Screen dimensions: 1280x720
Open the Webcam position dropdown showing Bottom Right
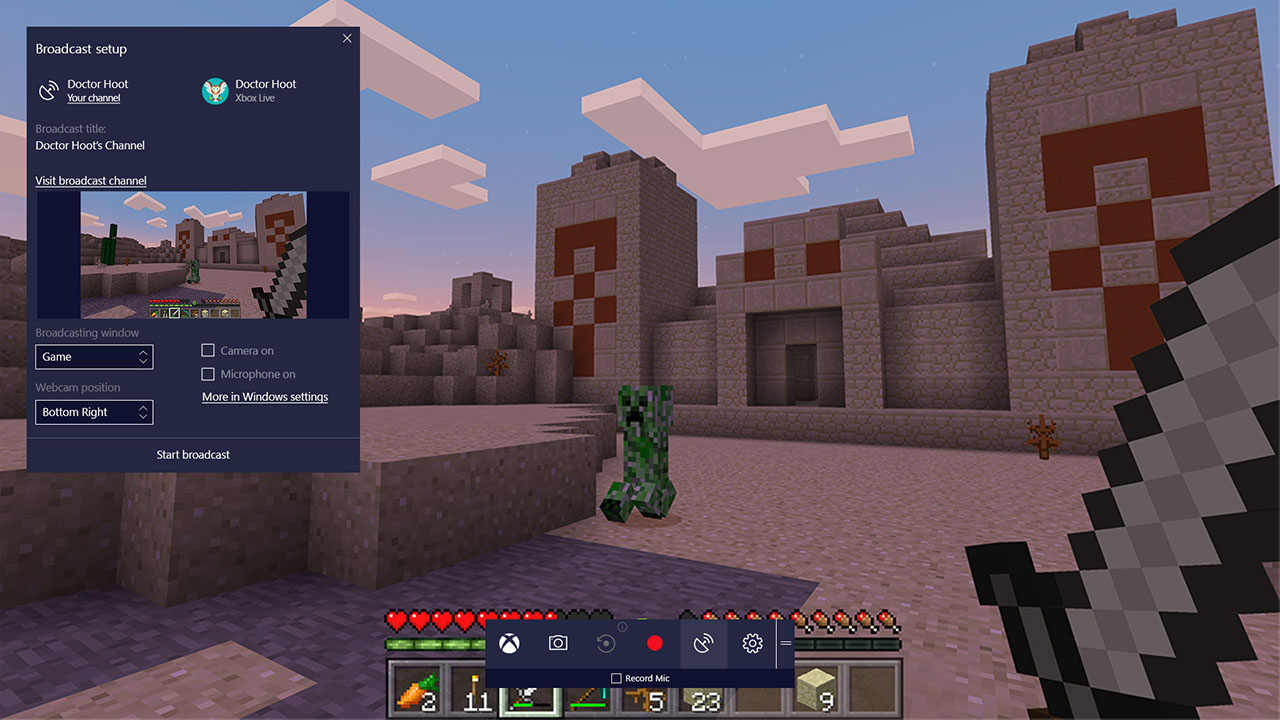(94, 412)
